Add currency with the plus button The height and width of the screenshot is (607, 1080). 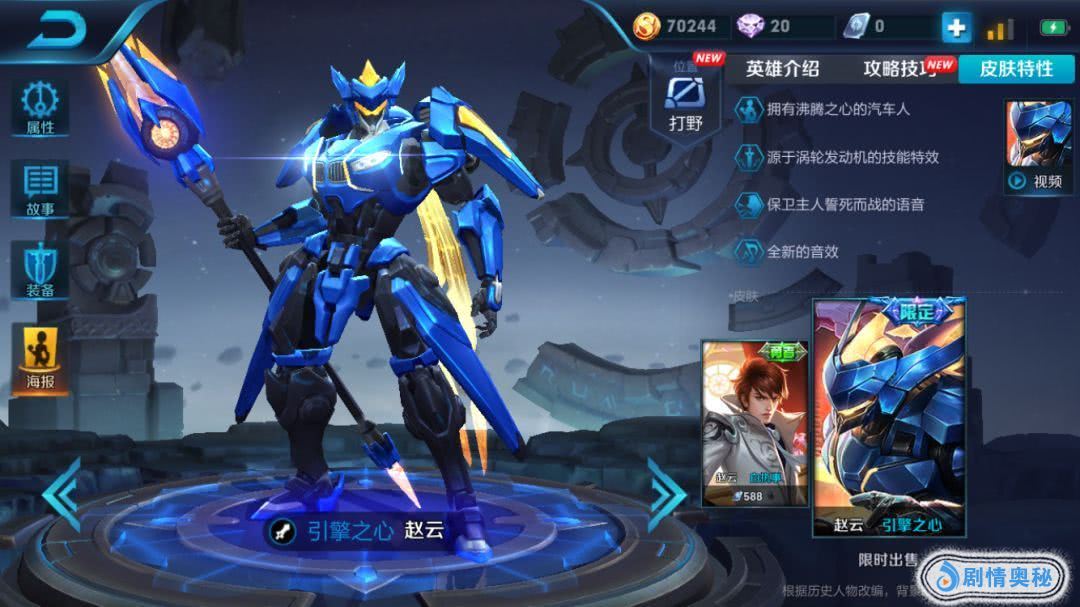(x=956, y=28)
